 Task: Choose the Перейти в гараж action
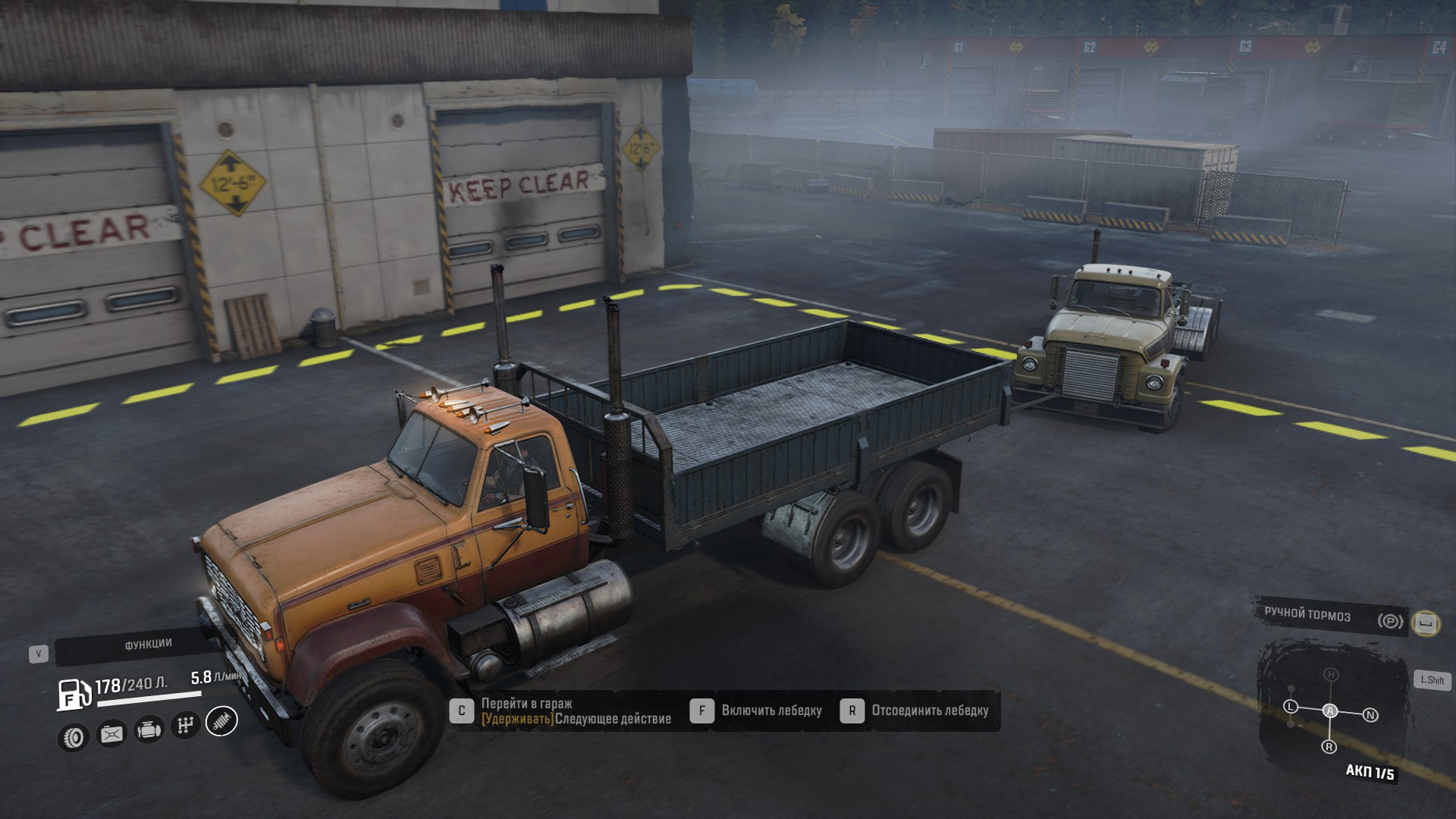[526, 704]
